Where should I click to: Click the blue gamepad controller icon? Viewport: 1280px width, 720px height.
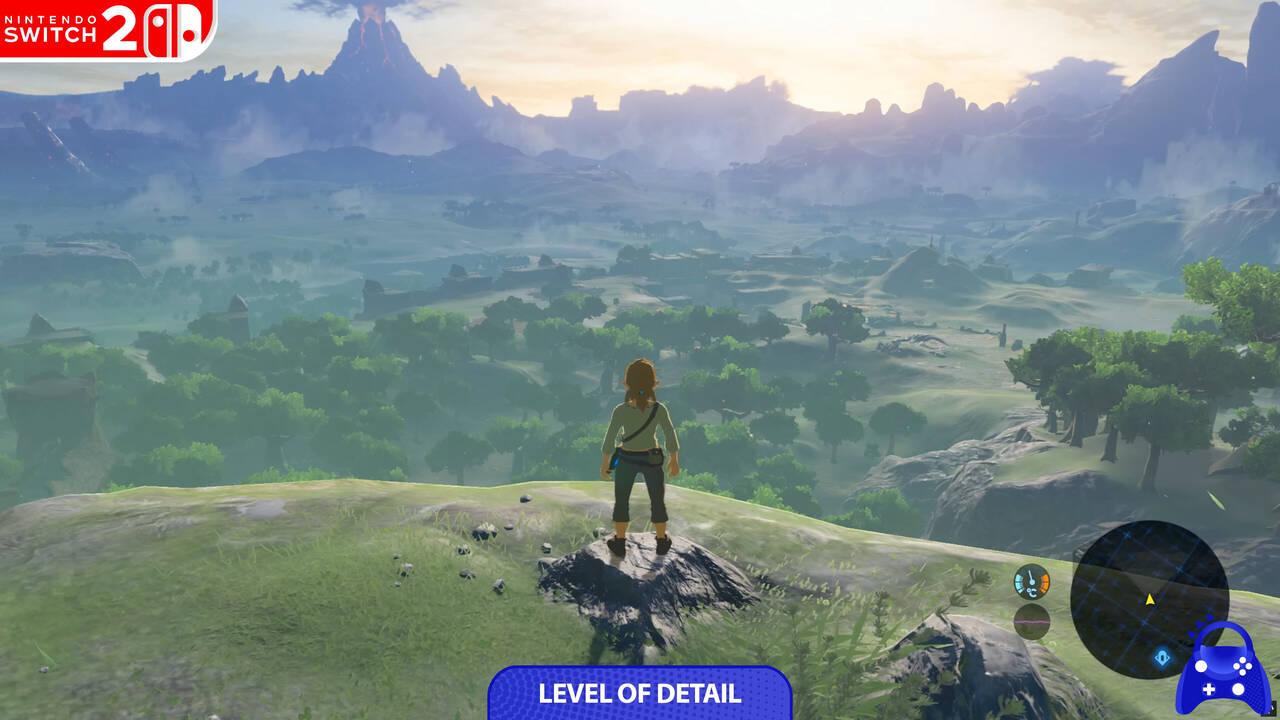click(1223, 670)
